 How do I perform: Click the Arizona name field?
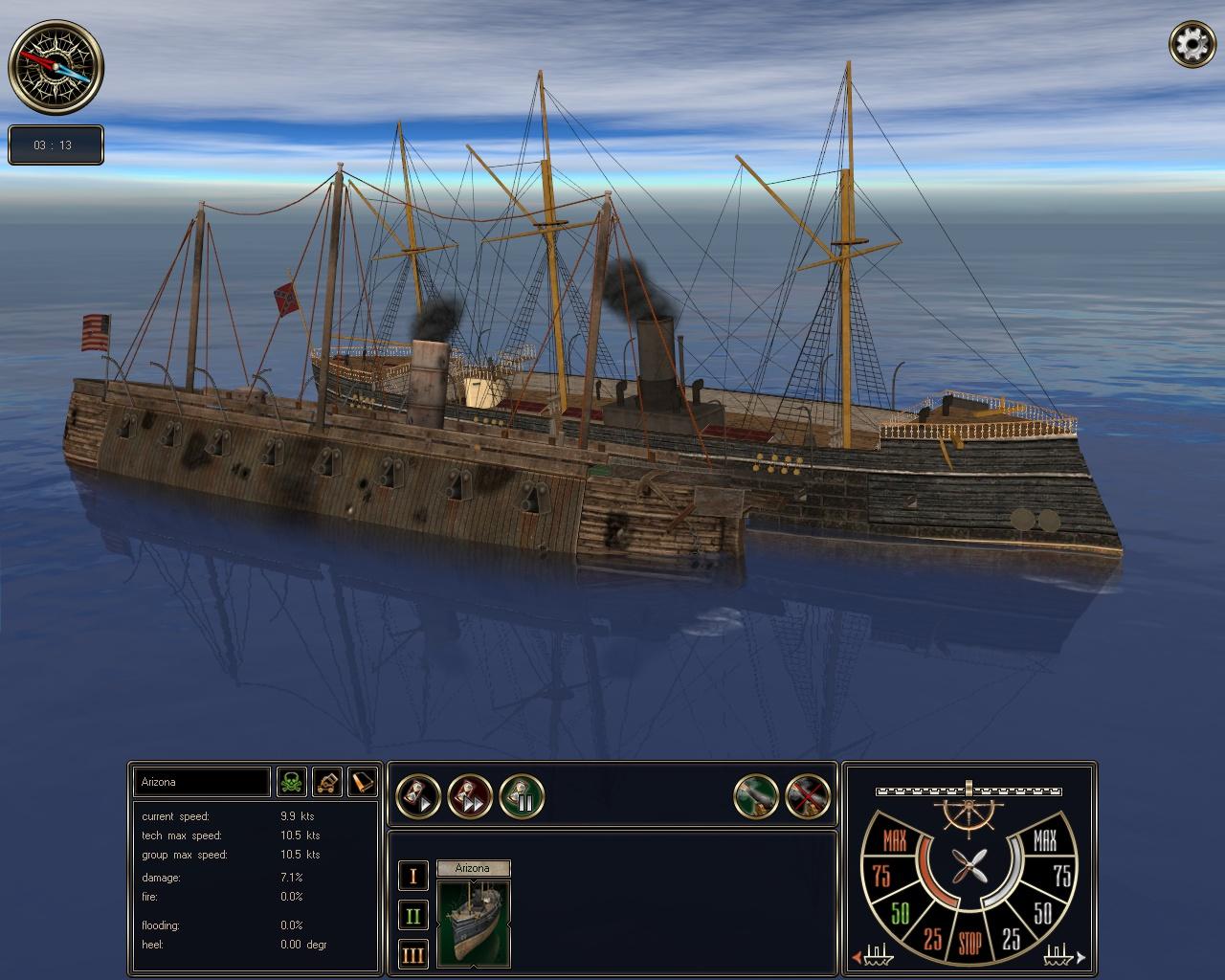pos(201,782)
